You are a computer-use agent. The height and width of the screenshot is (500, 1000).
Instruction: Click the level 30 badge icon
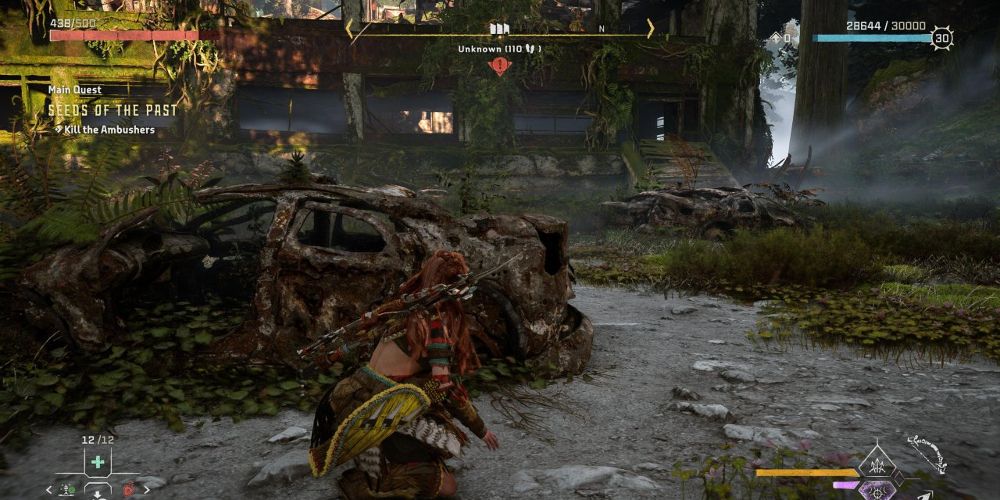click(941, 38)
